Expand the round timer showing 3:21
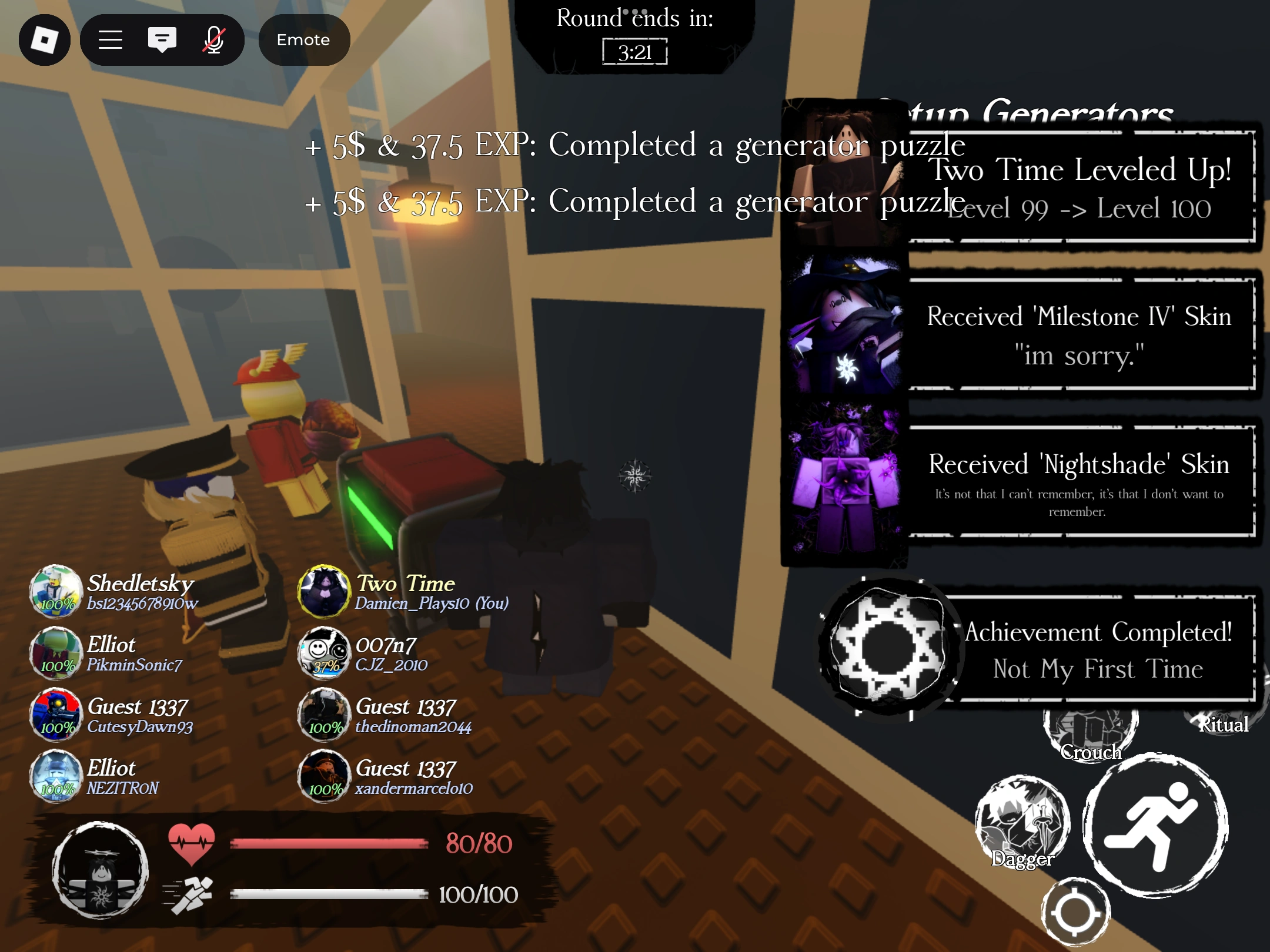The width and height of the screenshot is (1270, 952). point(635,52)
